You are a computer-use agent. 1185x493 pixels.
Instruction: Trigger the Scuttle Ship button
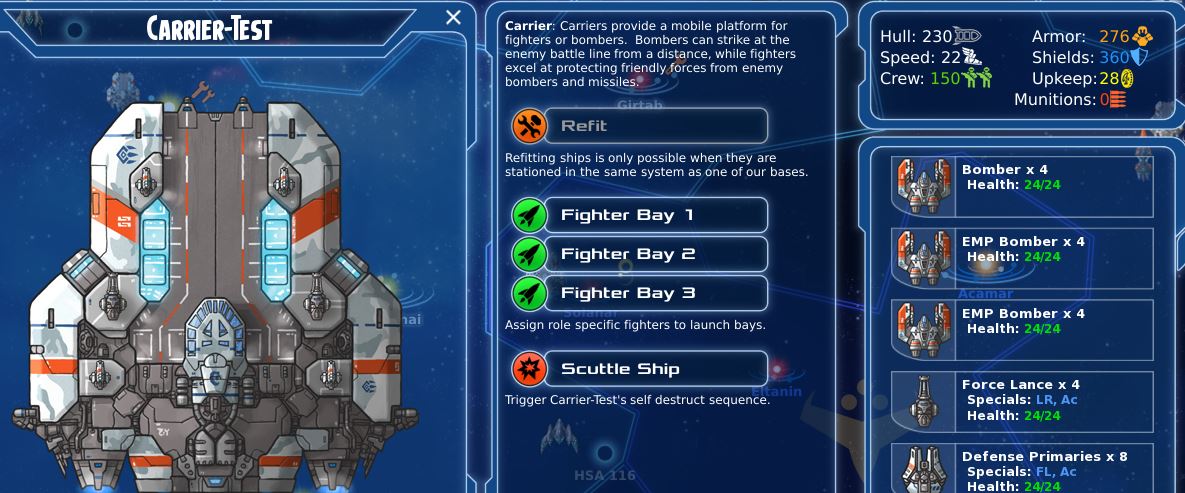click(640, 369)
